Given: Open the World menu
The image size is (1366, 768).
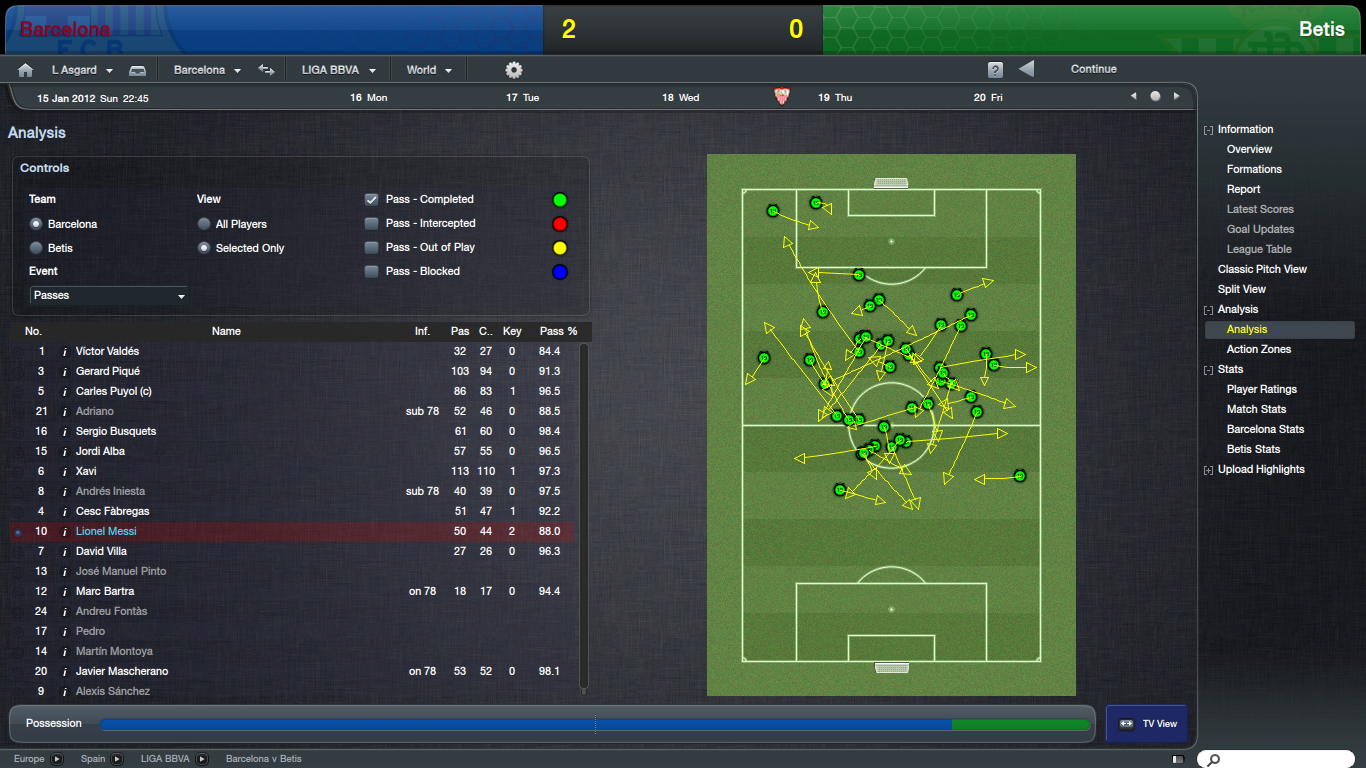Looking at the screenshot, I should 428,70.
